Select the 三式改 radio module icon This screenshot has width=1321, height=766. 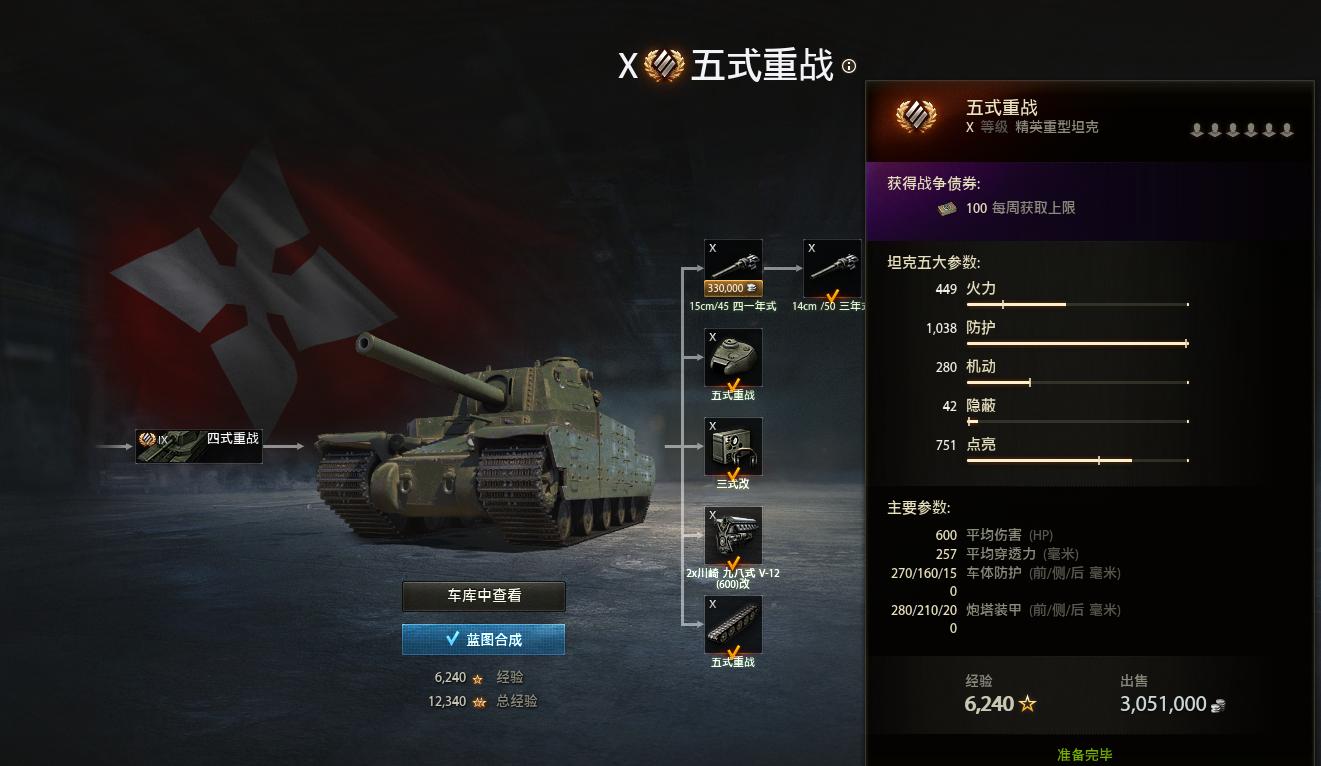(733, 445)
